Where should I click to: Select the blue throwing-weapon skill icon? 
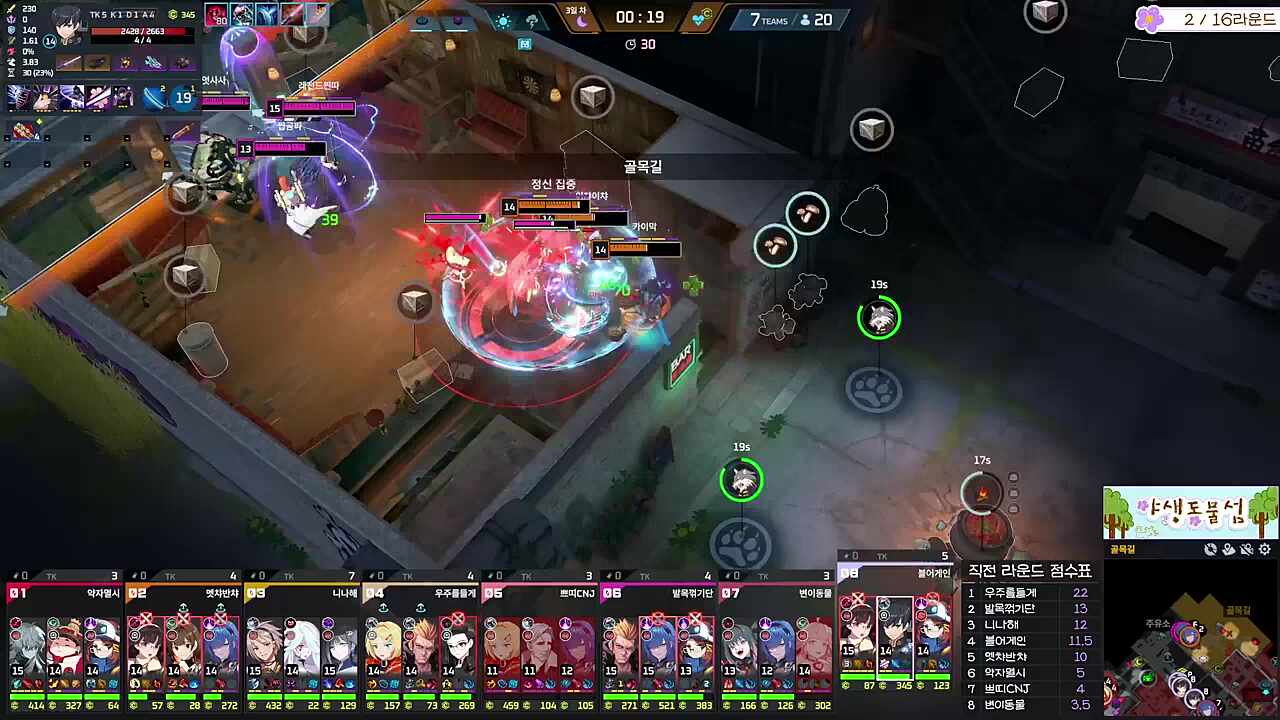[x=154, y=97]
